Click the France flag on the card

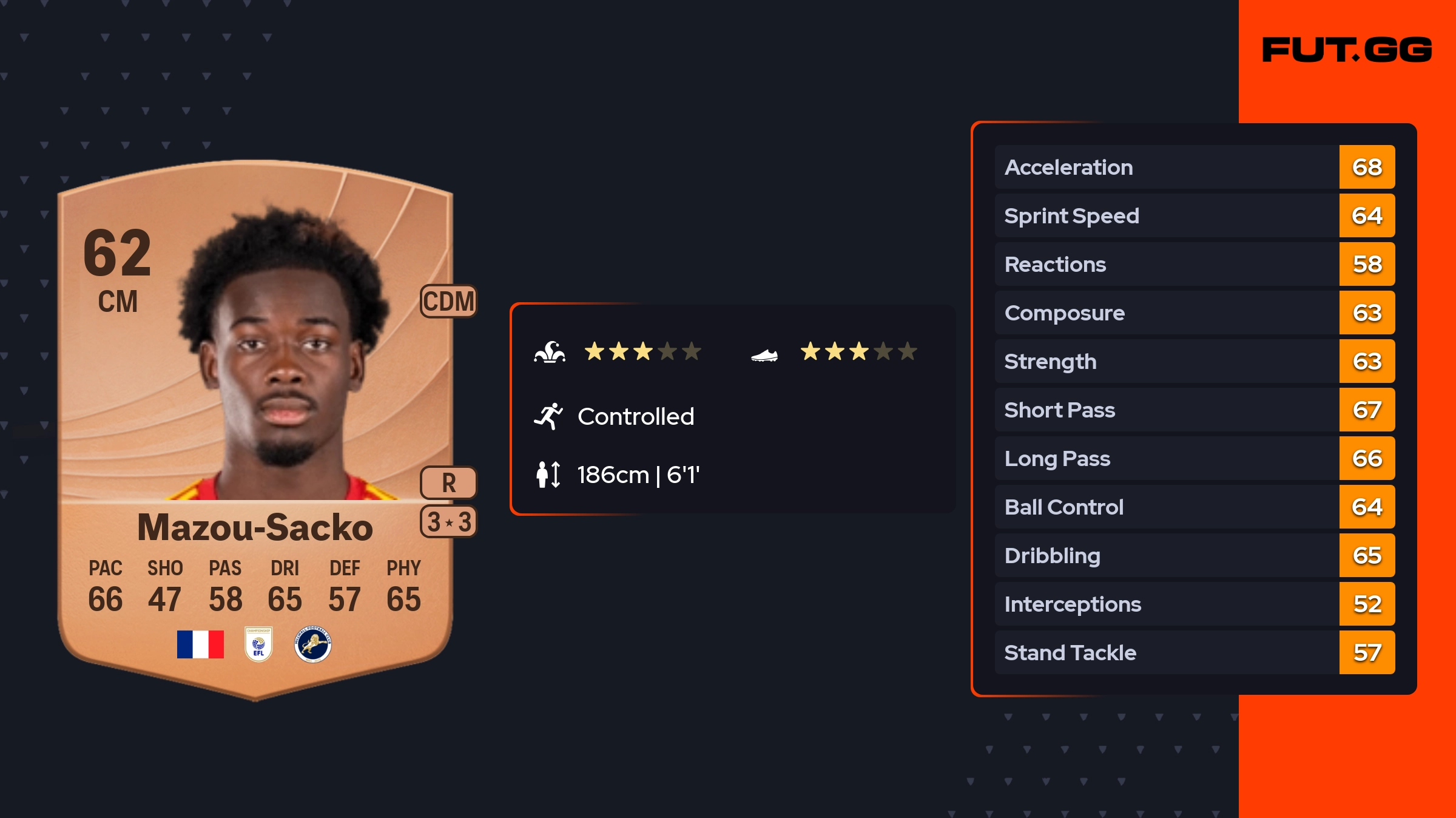(200, 644)
